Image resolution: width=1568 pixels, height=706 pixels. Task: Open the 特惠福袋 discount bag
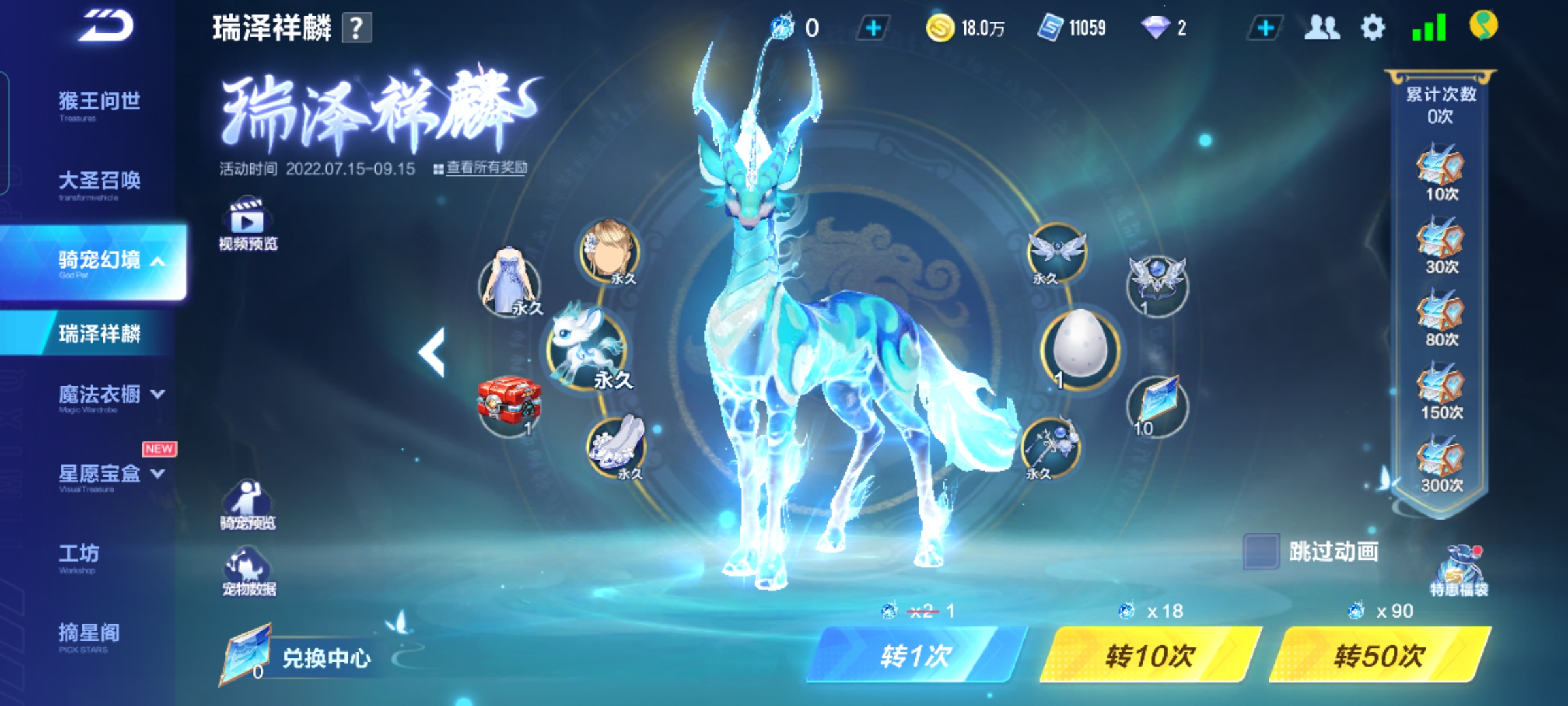point(1459,570)
